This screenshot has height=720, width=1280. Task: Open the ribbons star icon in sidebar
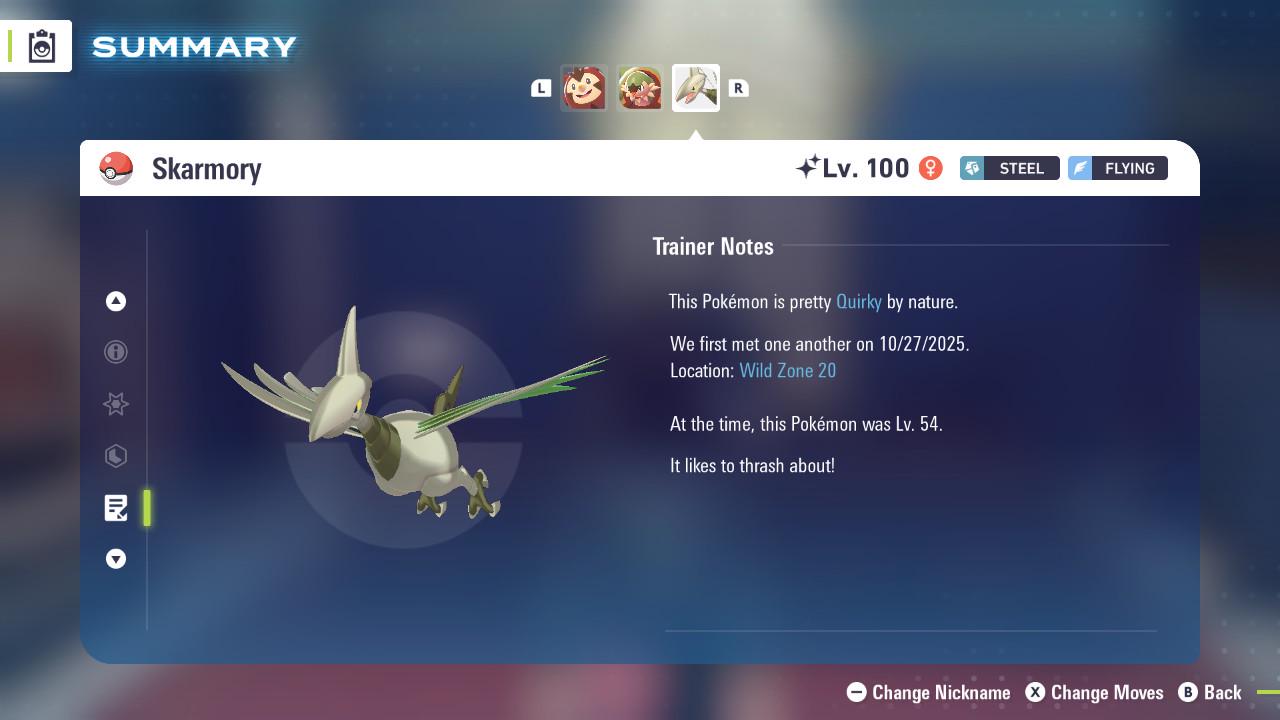(116, 404)
